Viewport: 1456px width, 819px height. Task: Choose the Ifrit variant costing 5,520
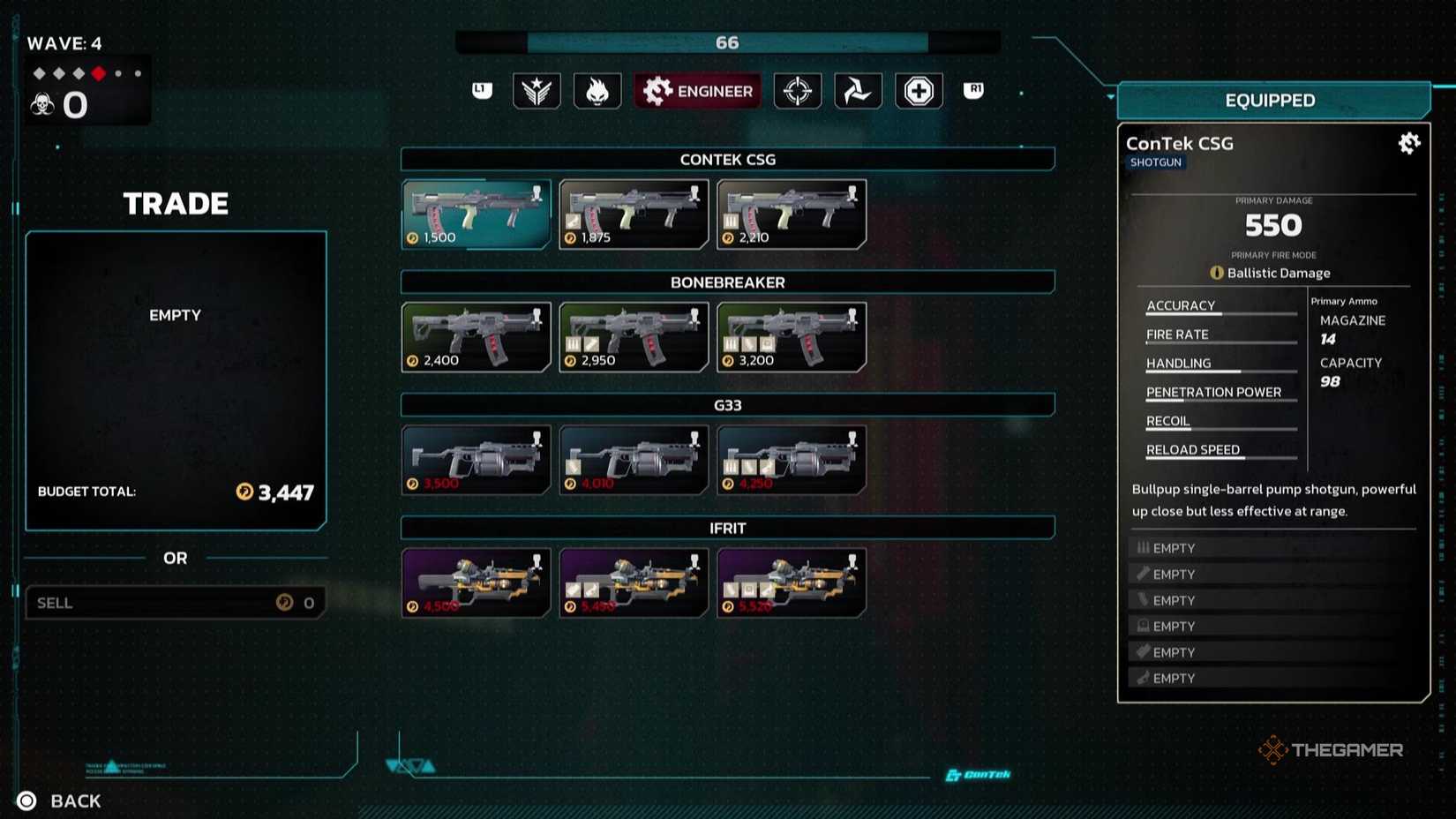point(792,582)
